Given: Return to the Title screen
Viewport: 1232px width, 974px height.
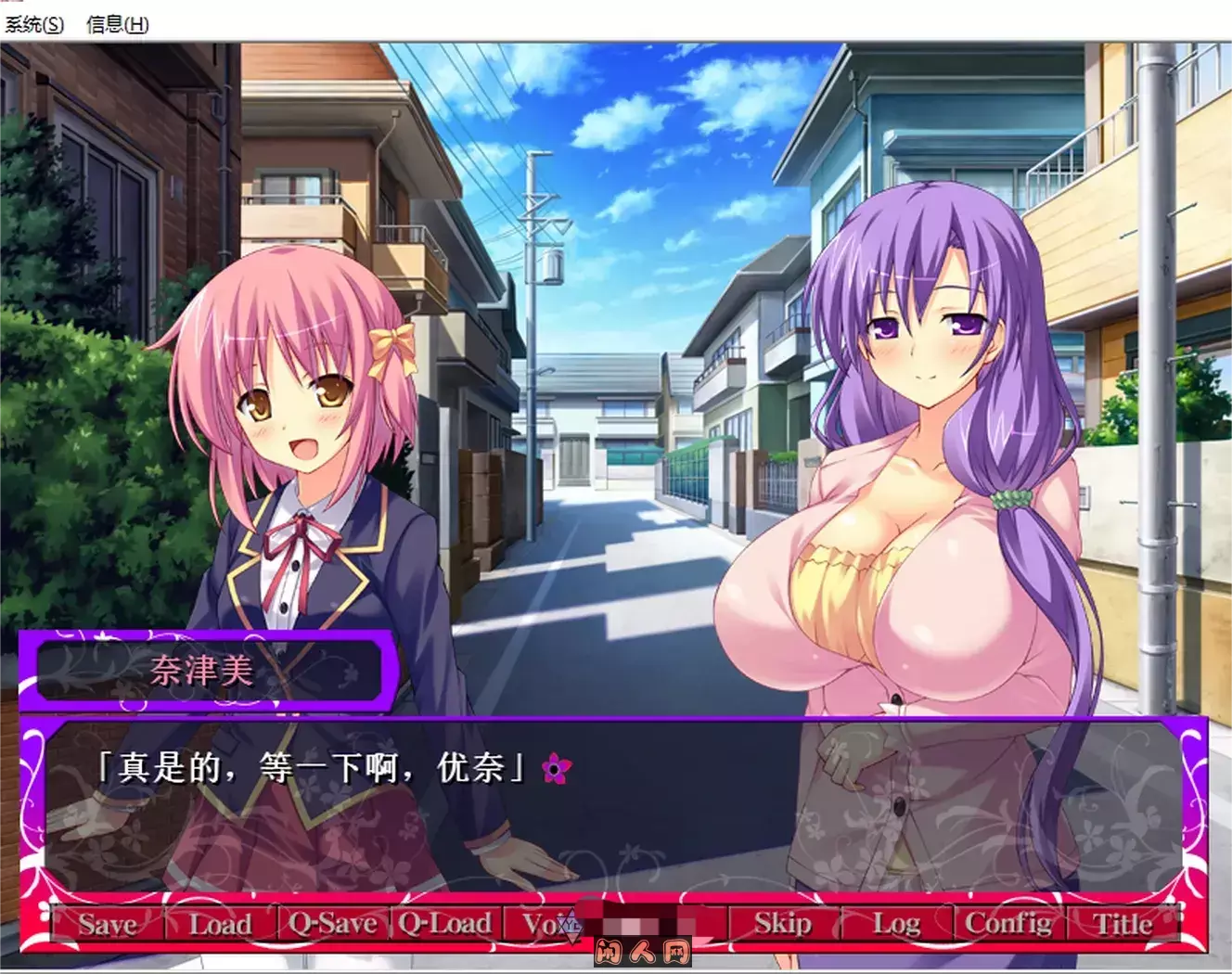Looking at the screenshot, I should click(1123, 924).
